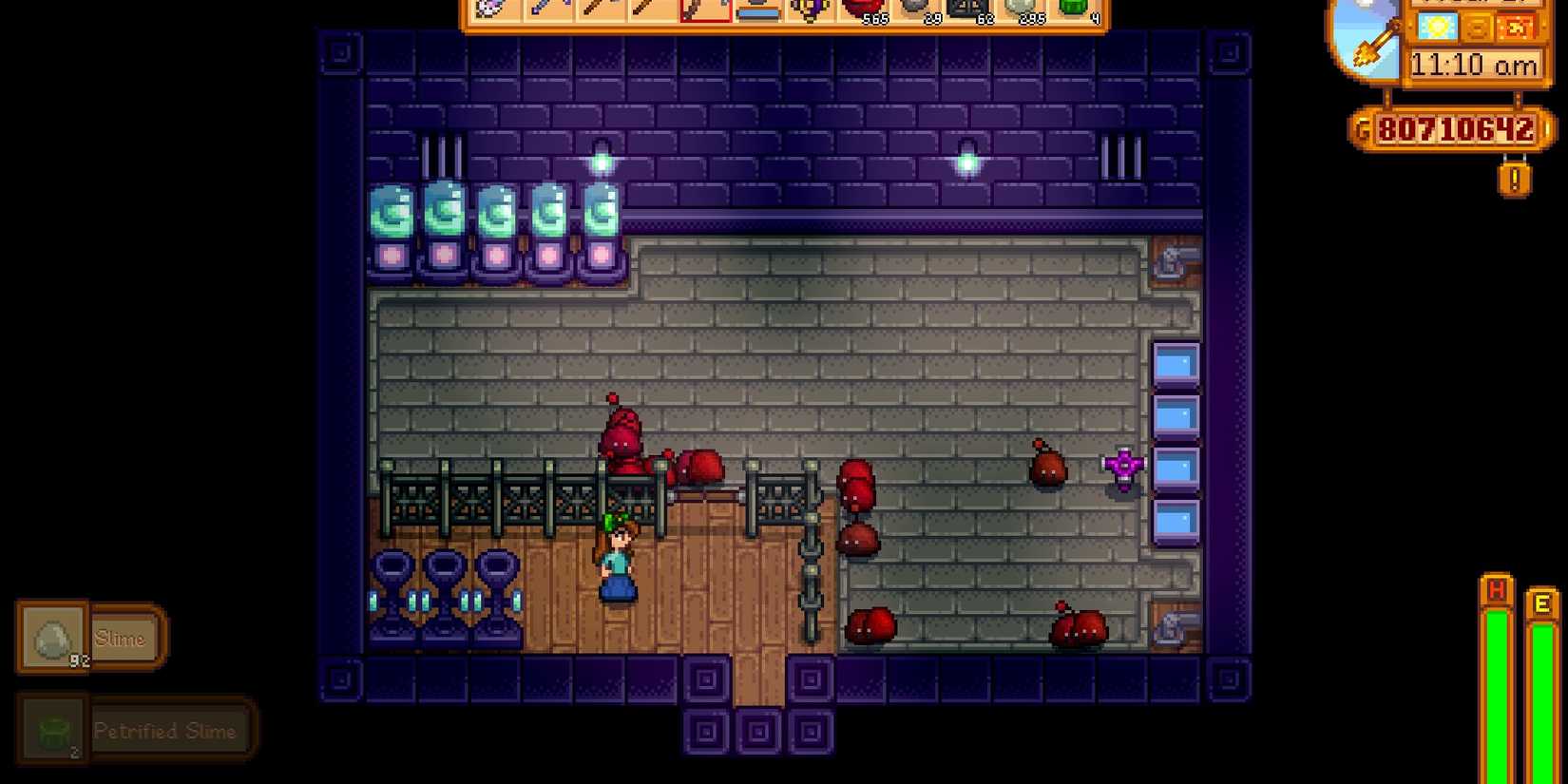Select the white item stack showing 295
Image resolution: width=1568 pixels, height=784 pixels.
[1024, 13]
